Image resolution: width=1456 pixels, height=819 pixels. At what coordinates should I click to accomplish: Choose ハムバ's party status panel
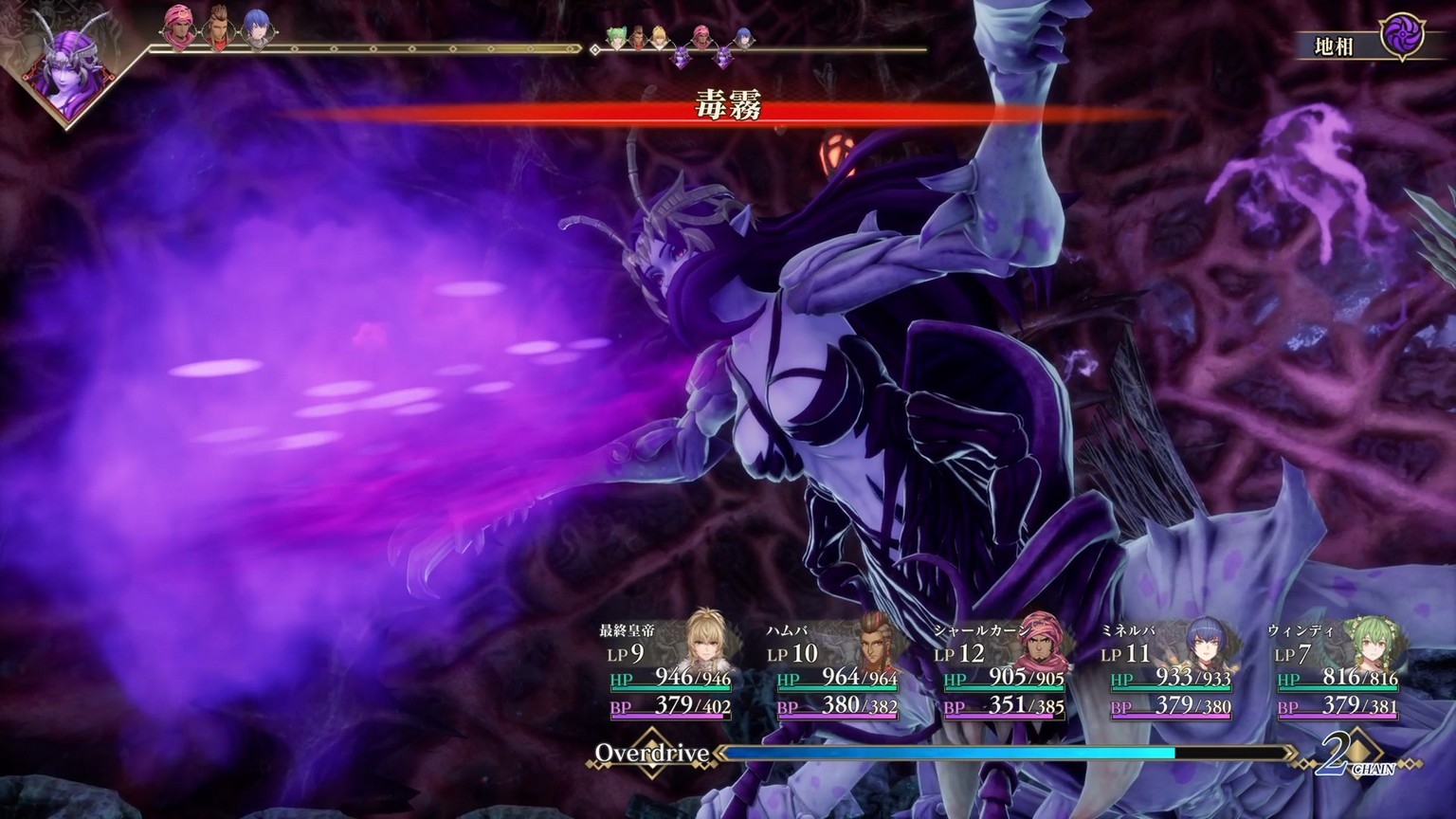(x=836, y=671)
